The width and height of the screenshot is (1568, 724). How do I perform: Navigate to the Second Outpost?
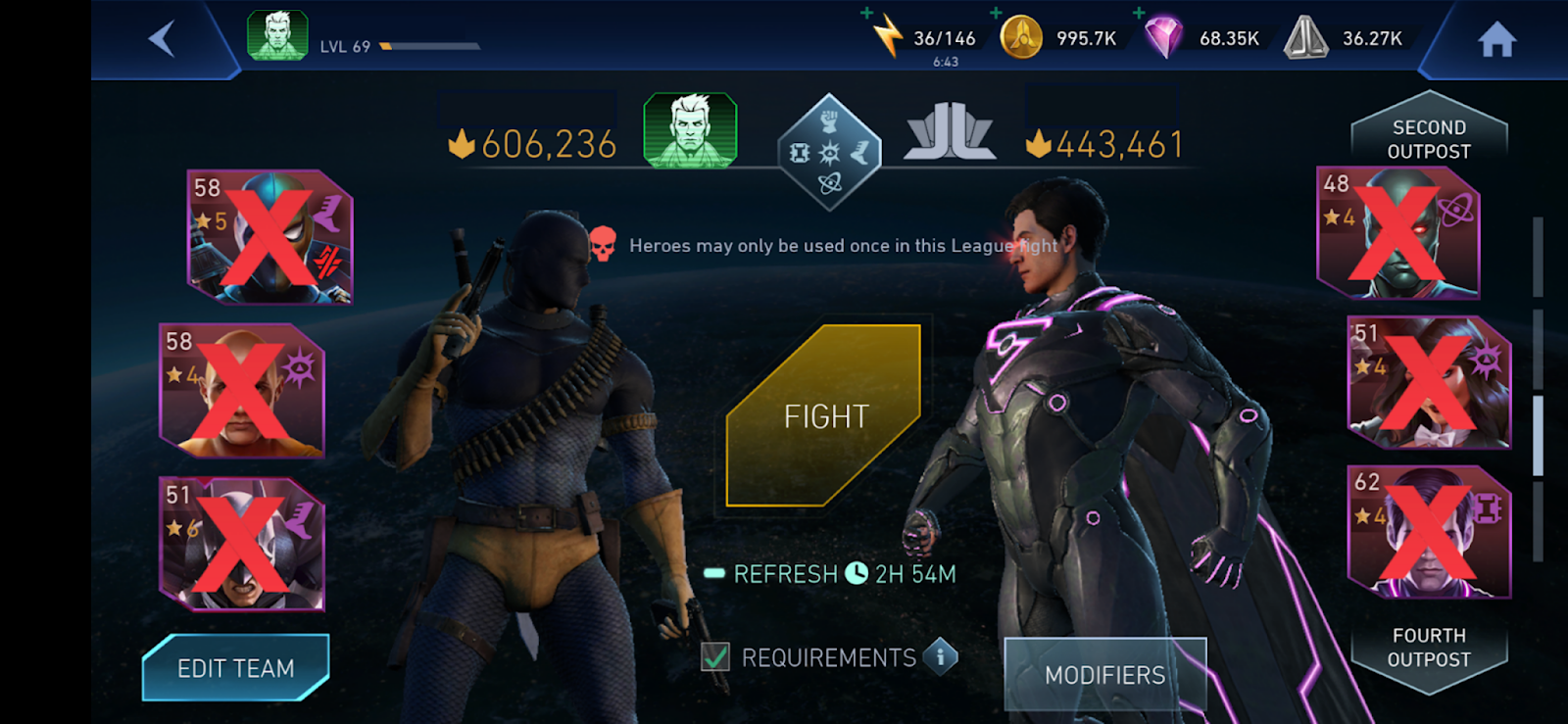(x=1429, y=138)
